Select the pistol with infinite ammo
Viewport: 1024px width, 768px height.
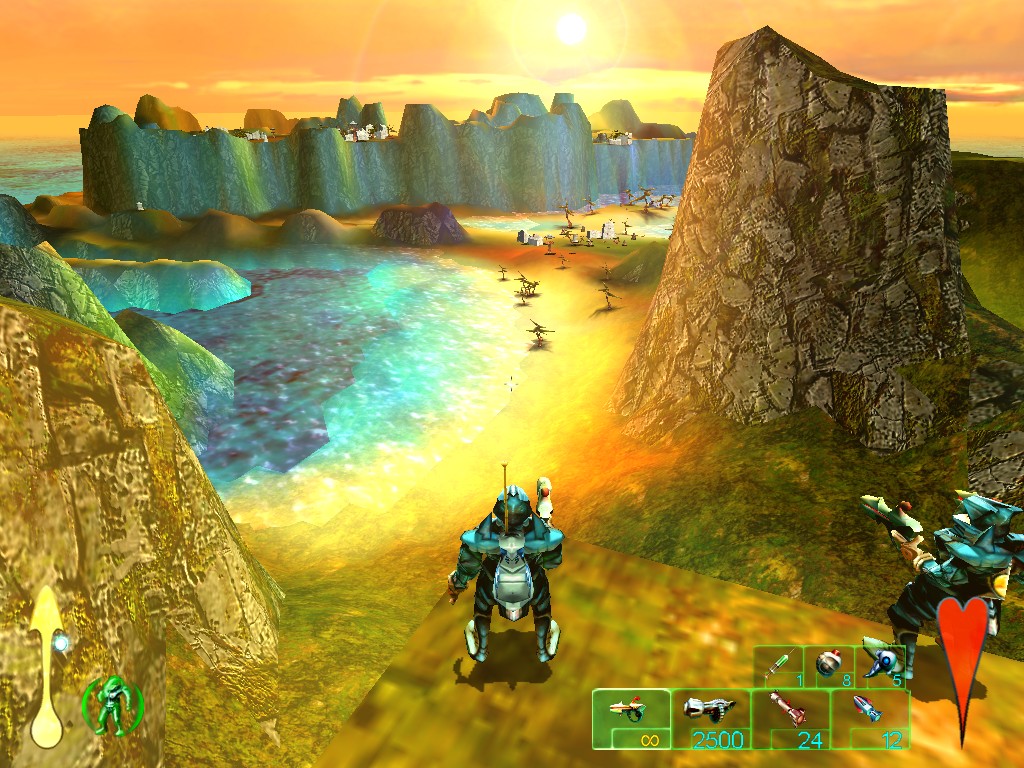point(631,718)
